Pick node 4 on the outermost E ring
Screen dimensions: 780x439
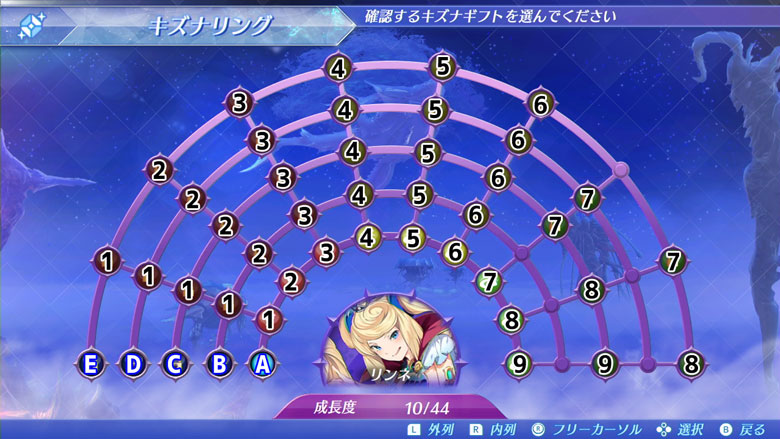pos(339,68)
